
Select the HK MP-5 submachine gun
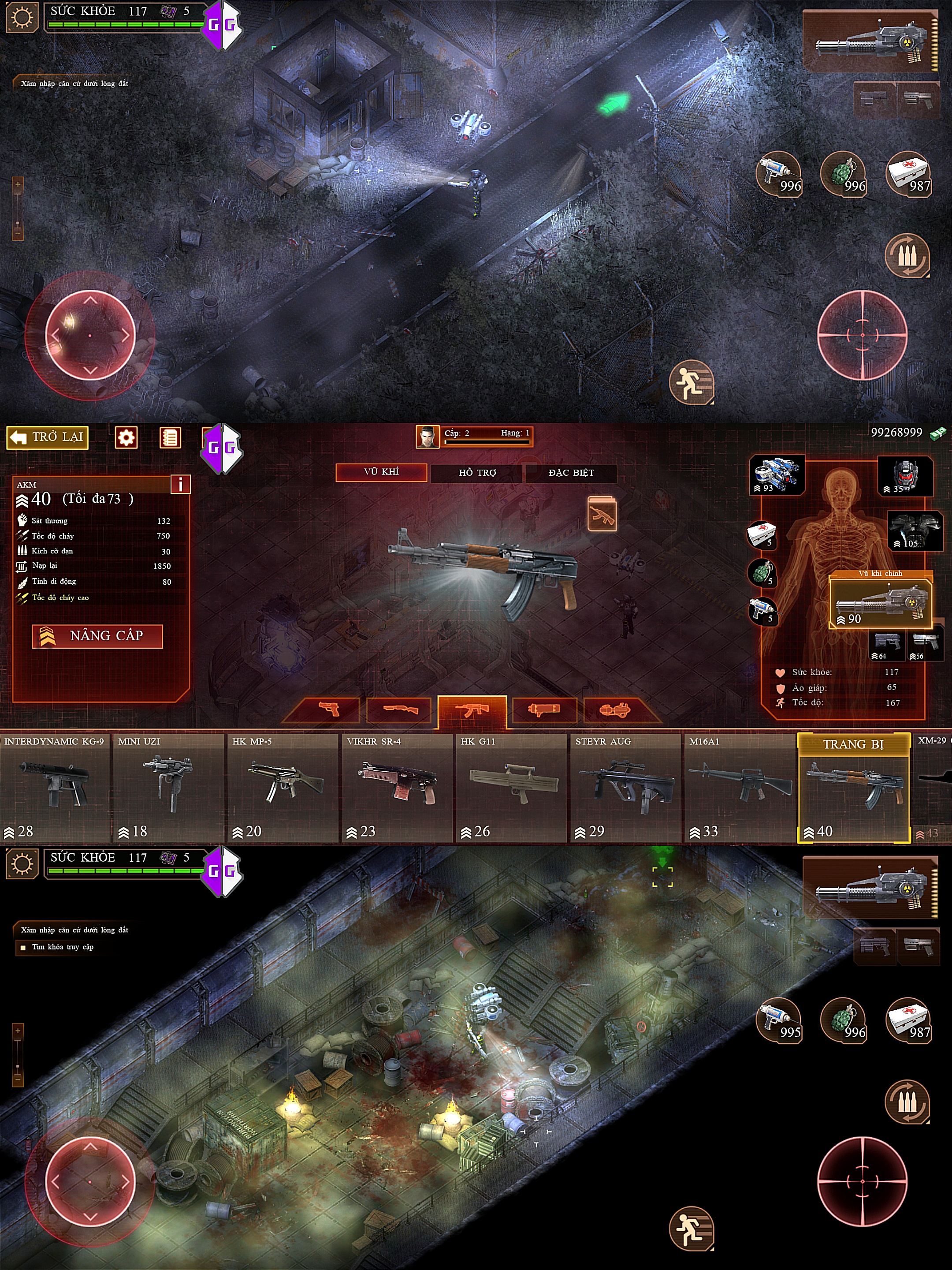(283, 788)
